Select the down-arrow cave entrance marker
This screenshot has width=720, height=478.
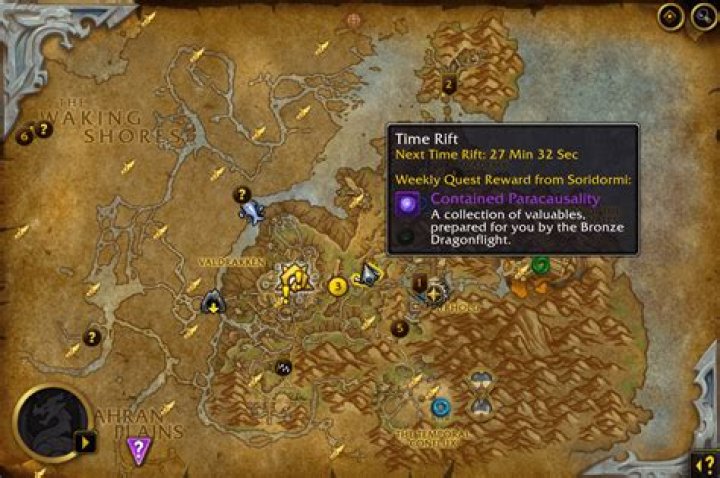pos(212,302)
